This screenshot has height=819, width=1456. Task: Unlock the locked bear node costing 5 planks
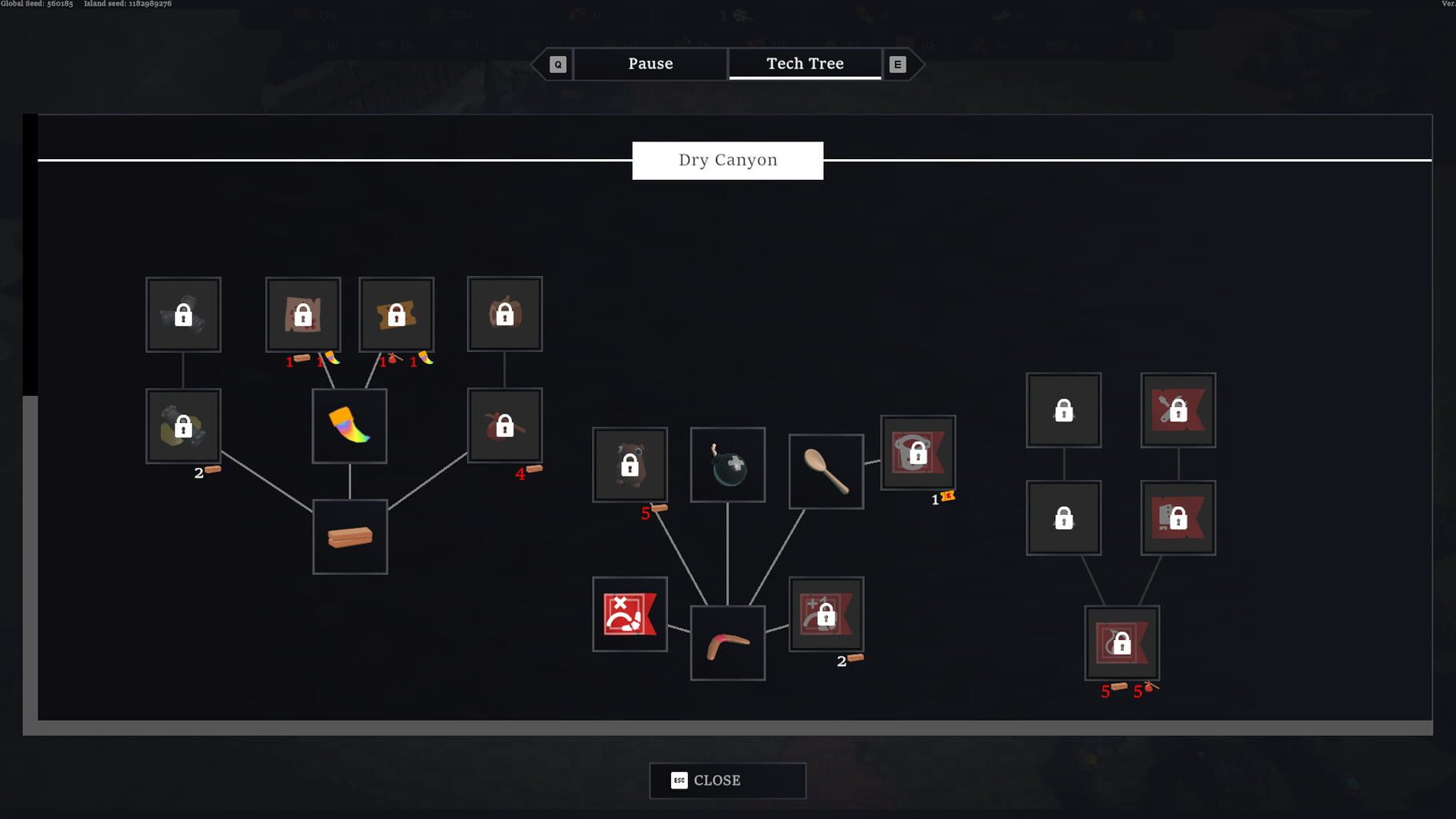(x=629, y=464)
